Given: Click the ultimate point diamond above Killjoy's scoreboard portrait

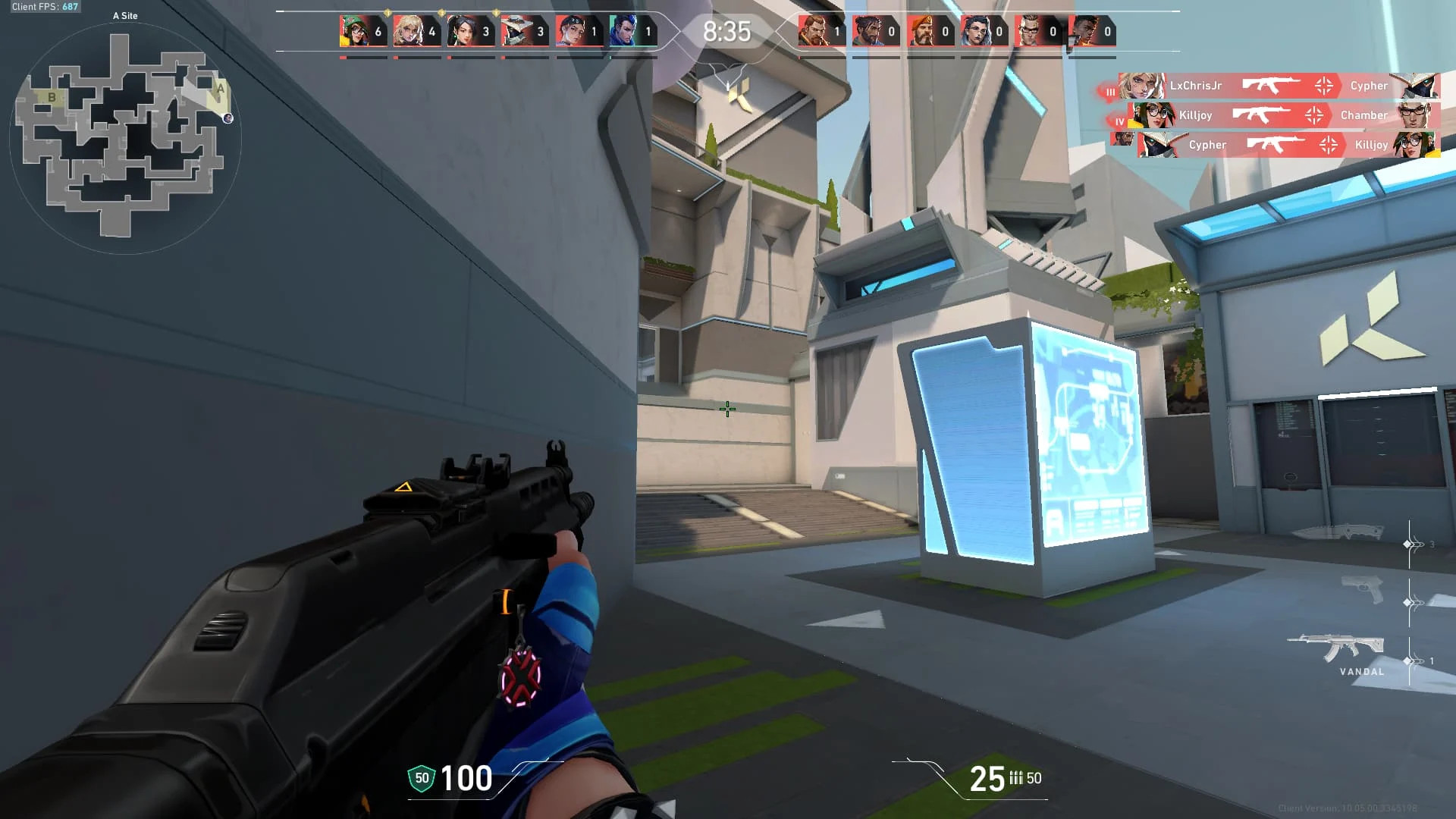Looking at the screenshot, I should 388,13.
